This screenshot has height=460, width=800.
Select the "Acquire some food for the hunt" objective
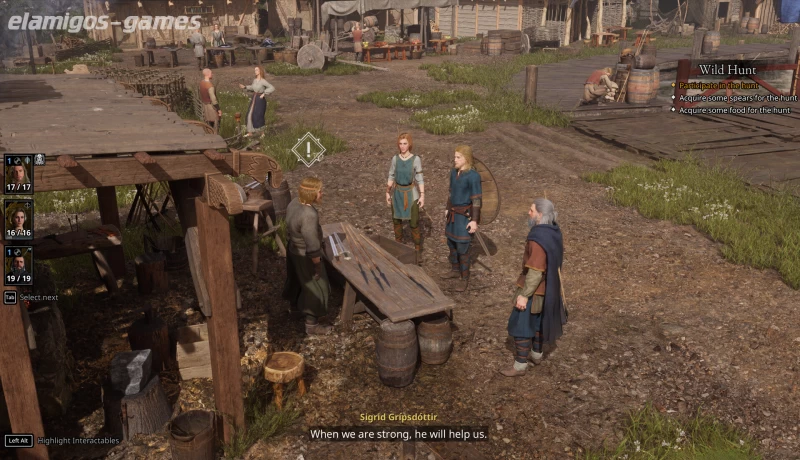734,110
